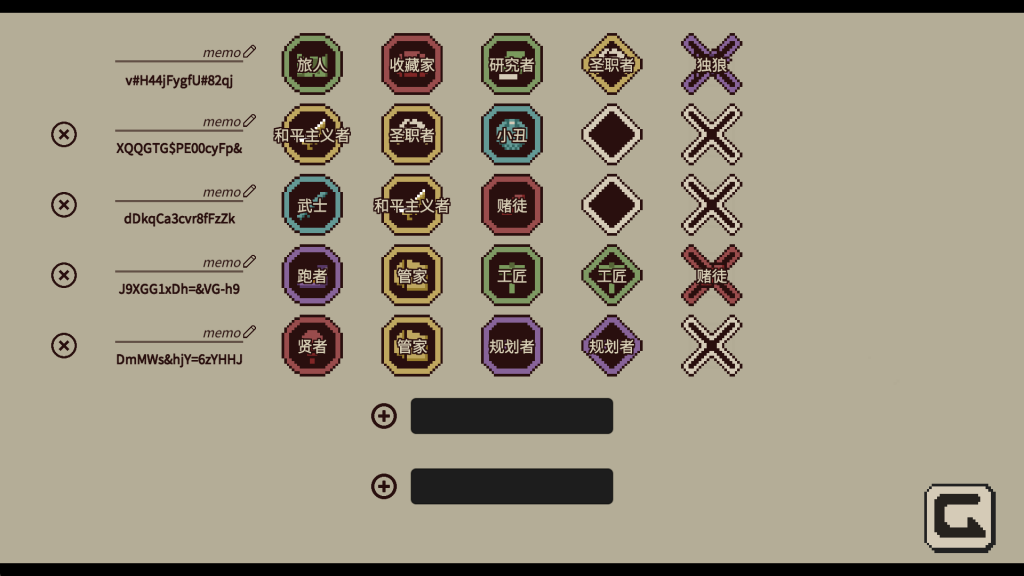1024x576 pixels.
Task: Choose the 收藏家 badge
Action: (412, 64)
